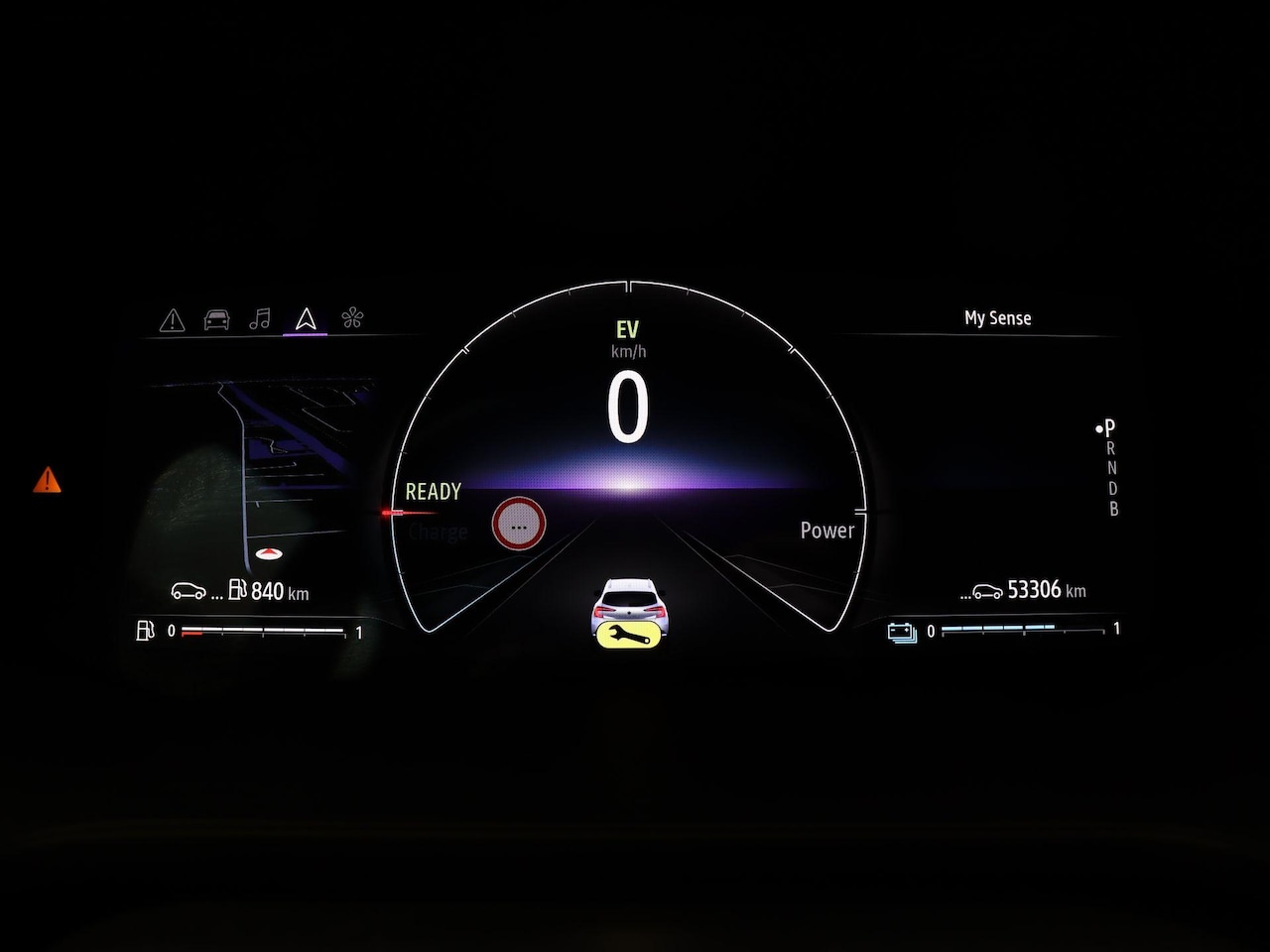Choose the navigation arrow tab
Screen dimensions: 1270x952
click(306, 318)
